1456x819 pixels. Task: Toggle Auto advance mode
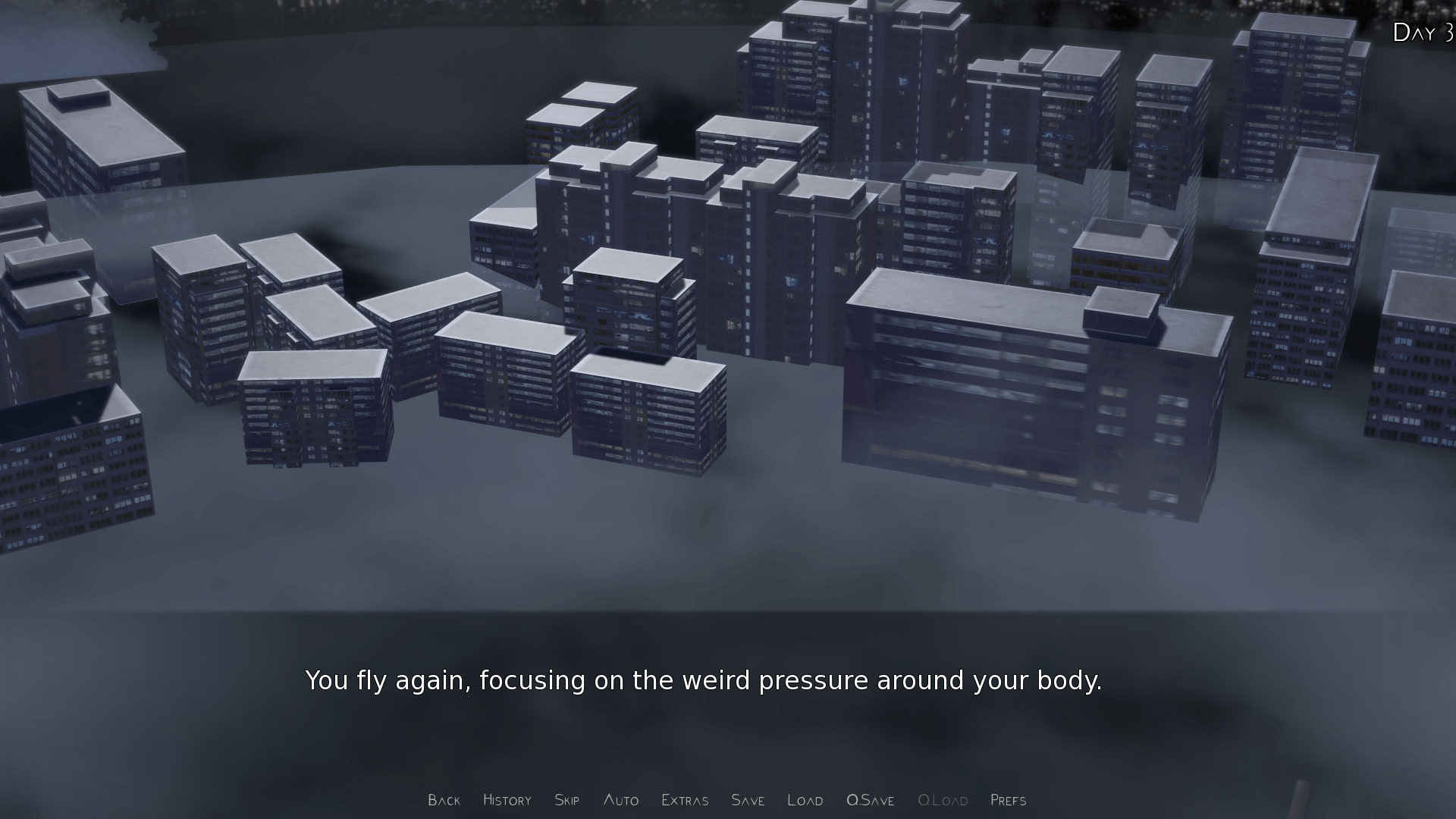click(620, 800)
